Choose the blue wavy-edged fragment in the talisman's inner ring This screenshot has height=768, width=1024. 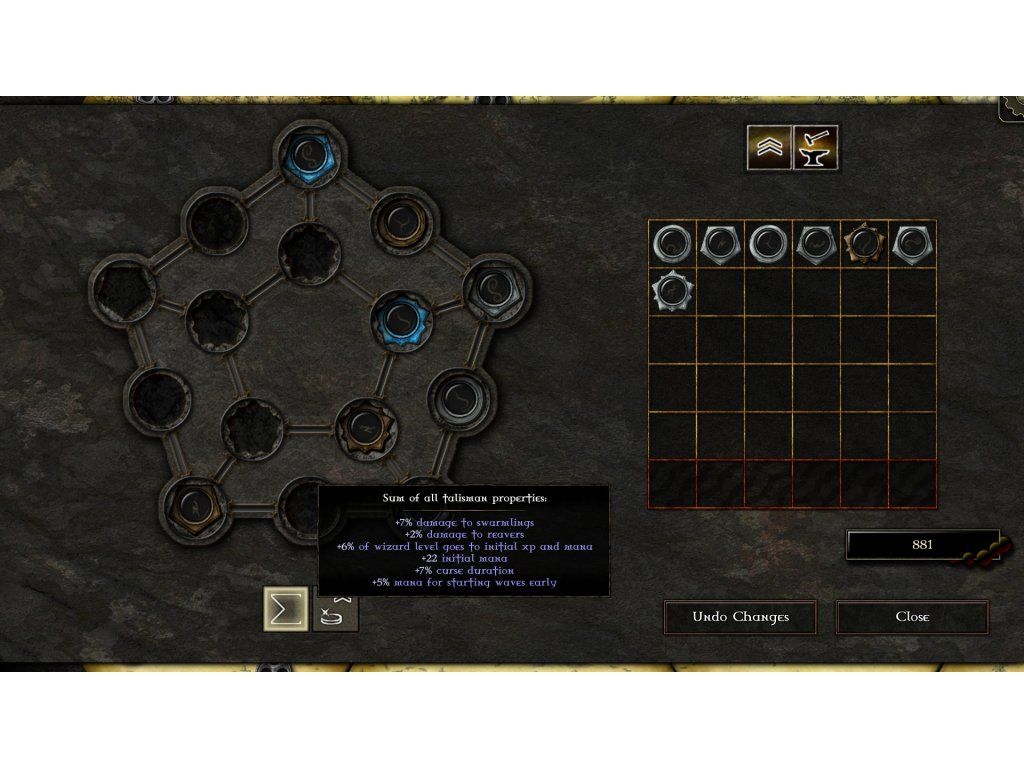point(403,319)
